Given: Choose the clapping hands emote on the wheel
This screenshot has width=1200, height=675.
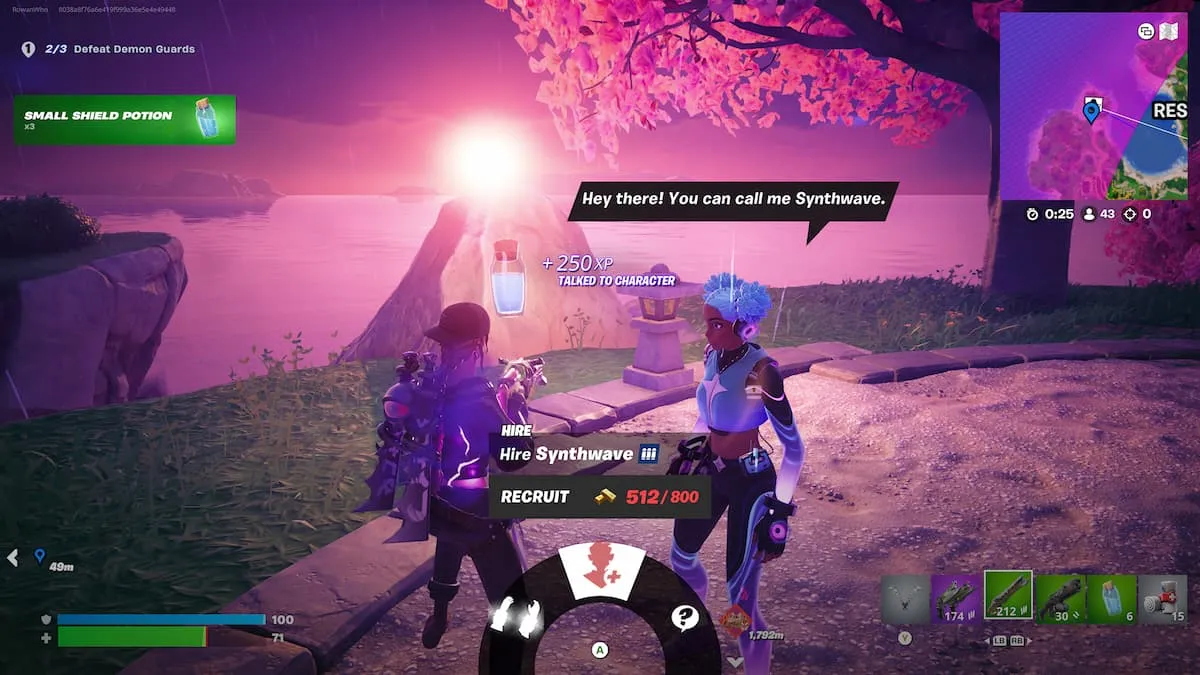Looking at the screenshot, I should point(515,616).
